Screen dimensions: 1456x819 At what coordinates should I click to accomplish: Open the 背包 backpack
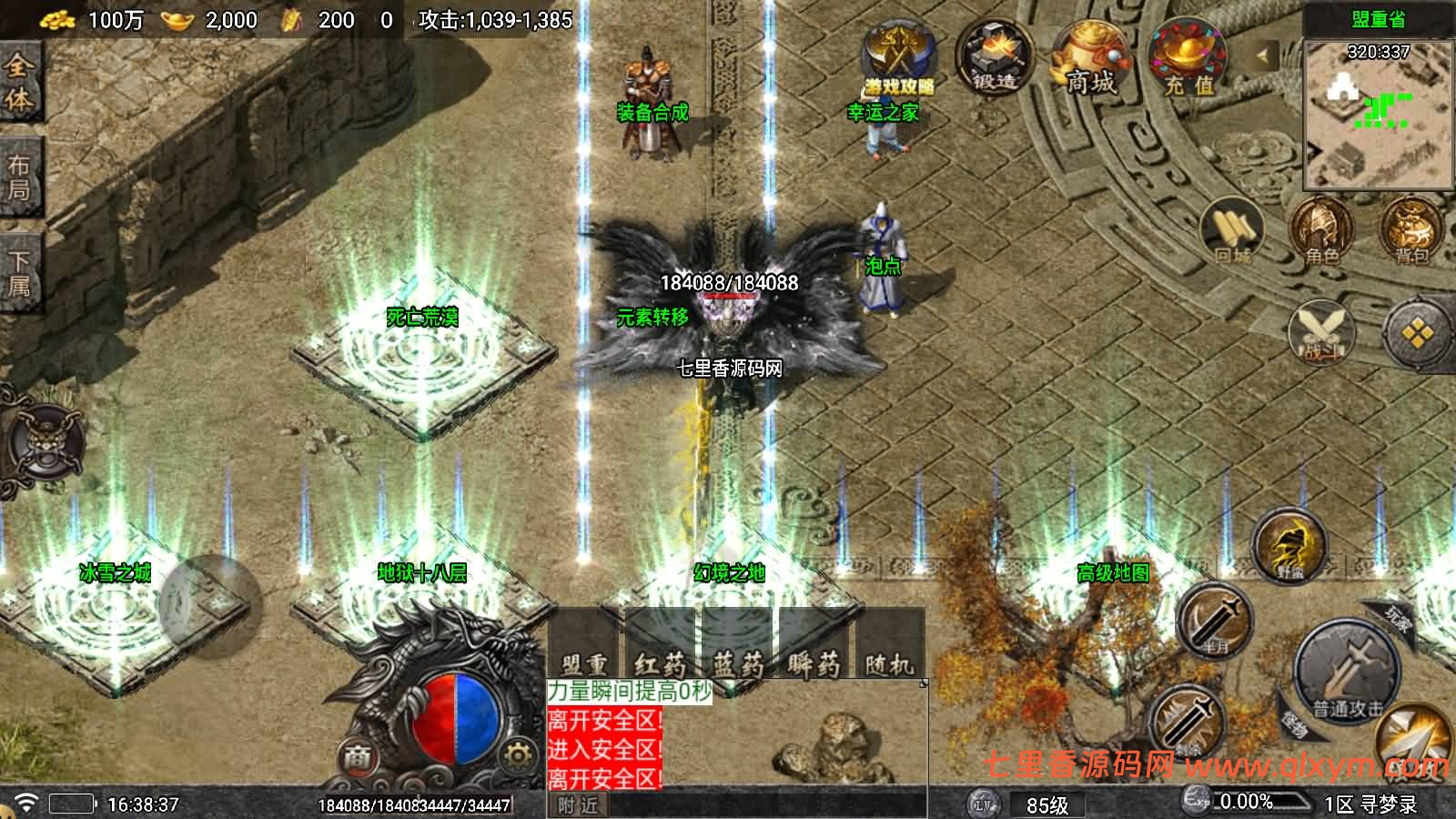[1410, 230]
